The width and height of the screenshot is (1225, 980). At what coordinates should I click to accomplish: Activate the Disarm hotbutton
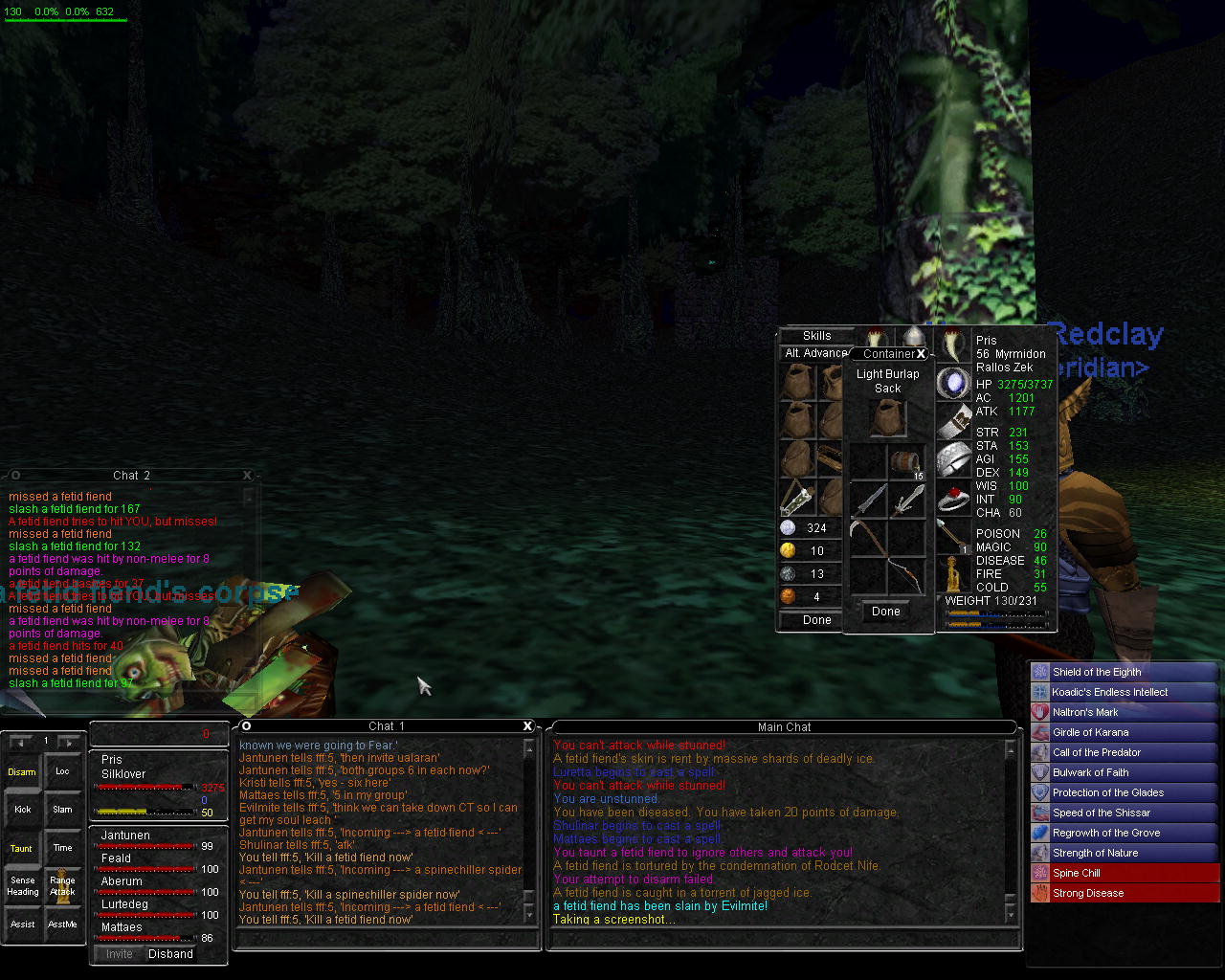pos(22,771)
